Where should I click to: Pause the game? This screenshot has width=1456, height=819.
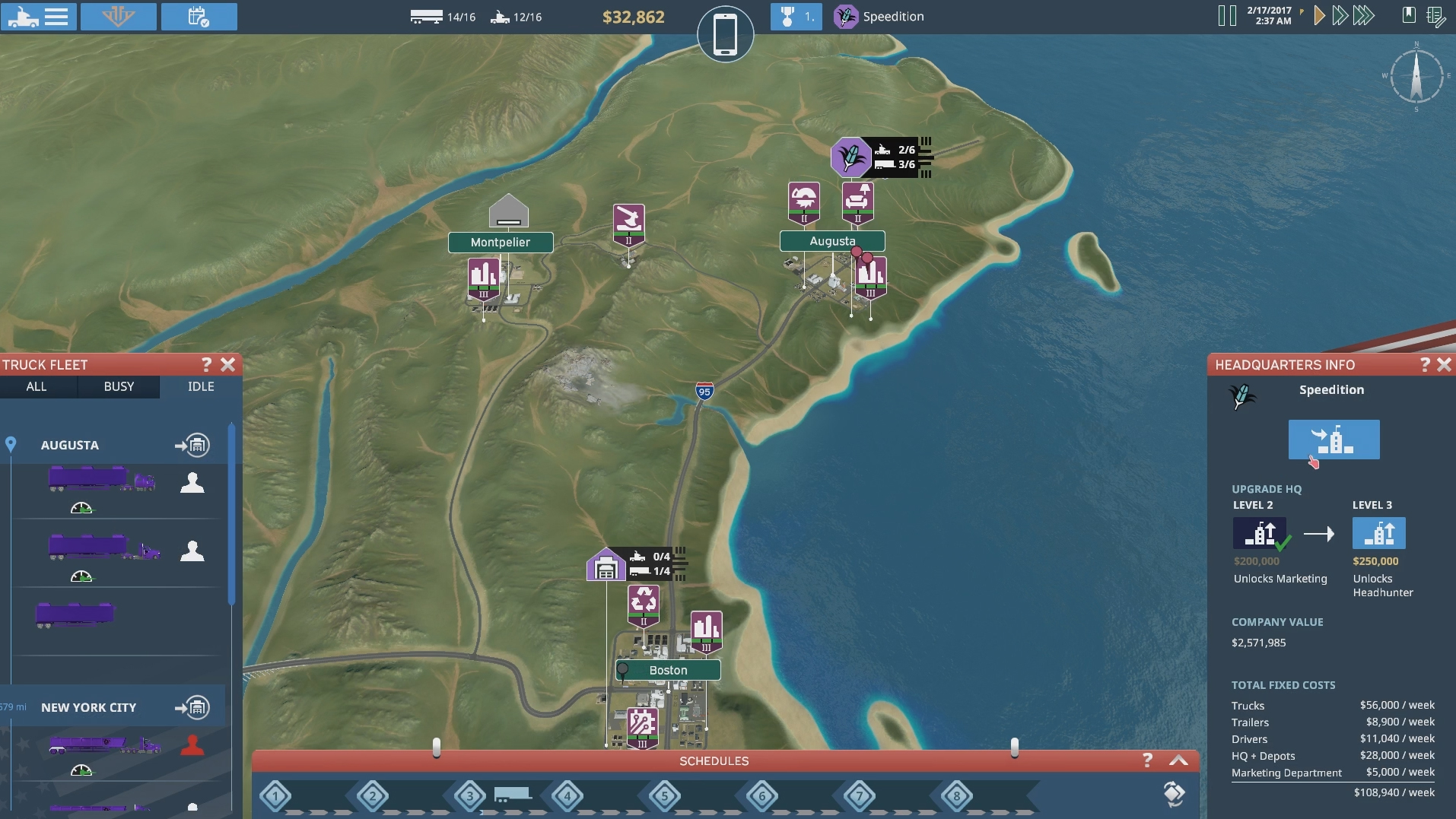tap(1226, 16)
